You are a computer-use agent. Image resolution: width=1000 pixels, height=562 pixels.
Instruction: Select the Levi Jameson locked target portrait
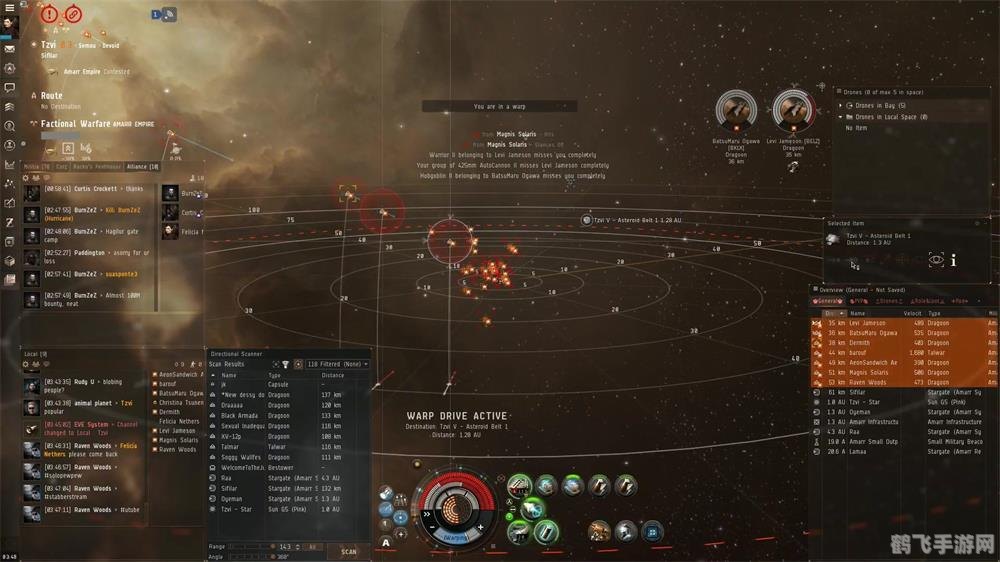793,113
